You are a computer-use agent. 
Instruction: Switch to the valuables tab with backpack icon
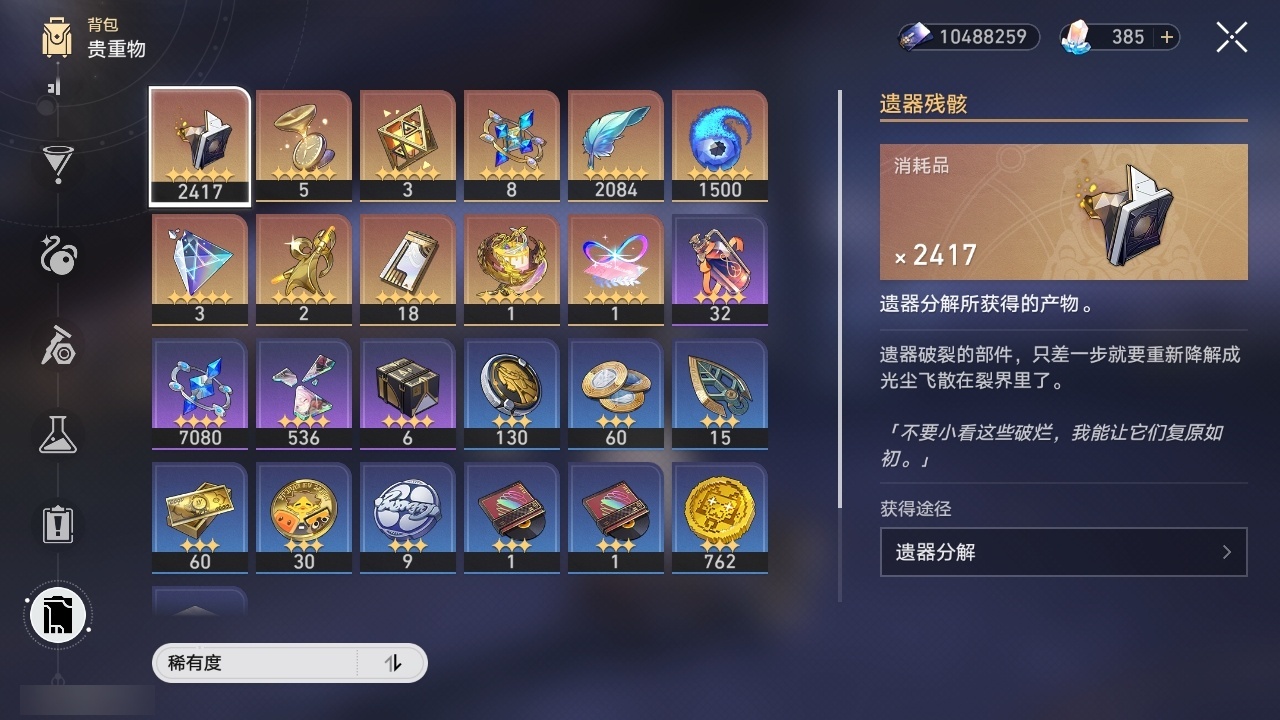57,615
